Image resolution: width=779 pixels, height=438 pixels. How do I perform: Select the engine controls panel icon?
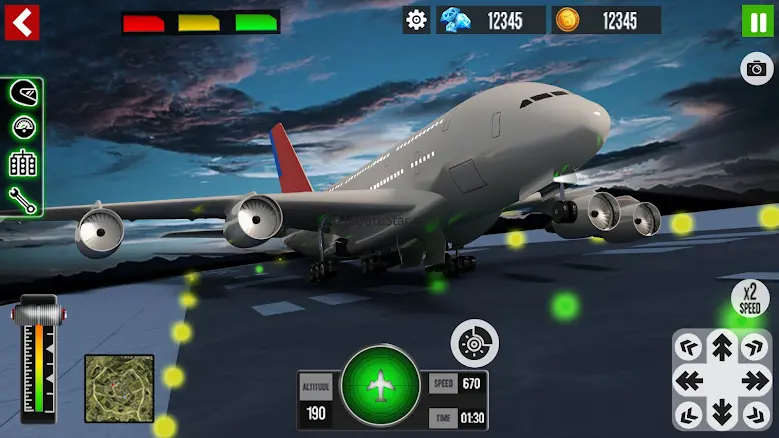click(22, 163)
